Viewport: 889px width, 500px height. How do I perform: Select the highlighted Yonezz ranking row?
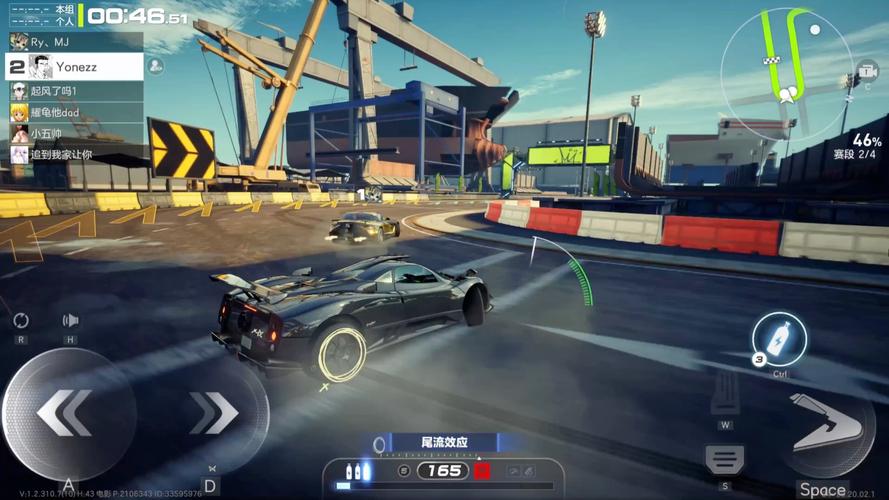tap(75, 67)
